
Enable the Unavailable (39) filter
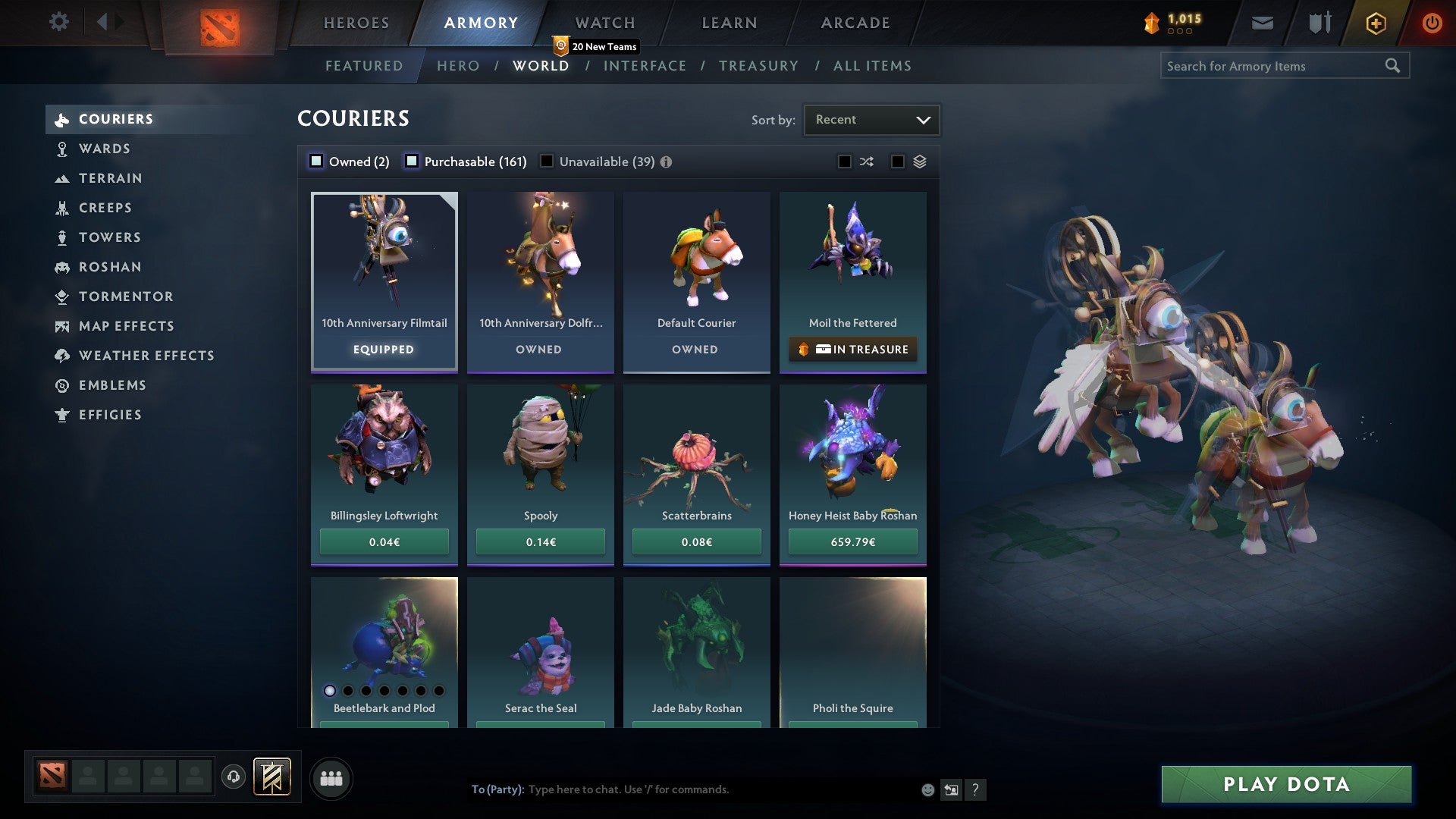point(548,162)
